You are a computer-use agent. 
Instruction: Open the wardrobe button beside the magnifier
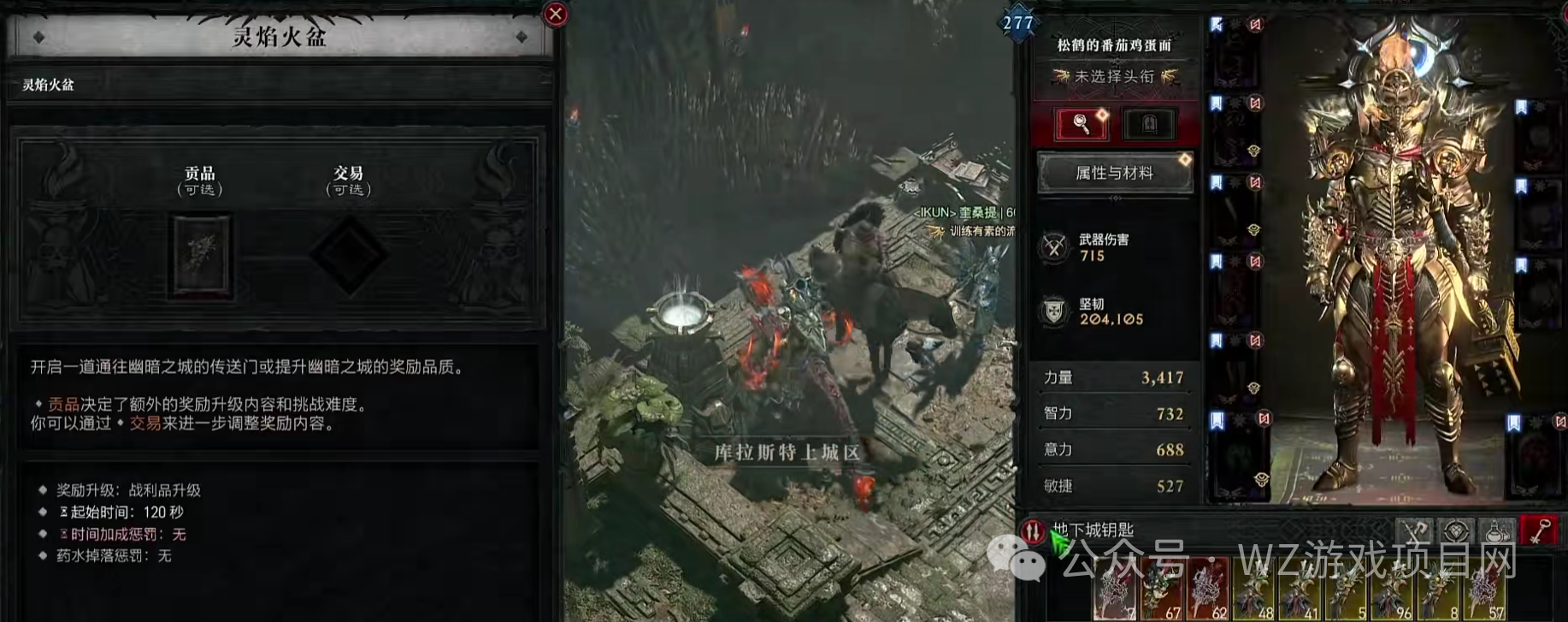pyautogui.click(x=1149, y=124)
